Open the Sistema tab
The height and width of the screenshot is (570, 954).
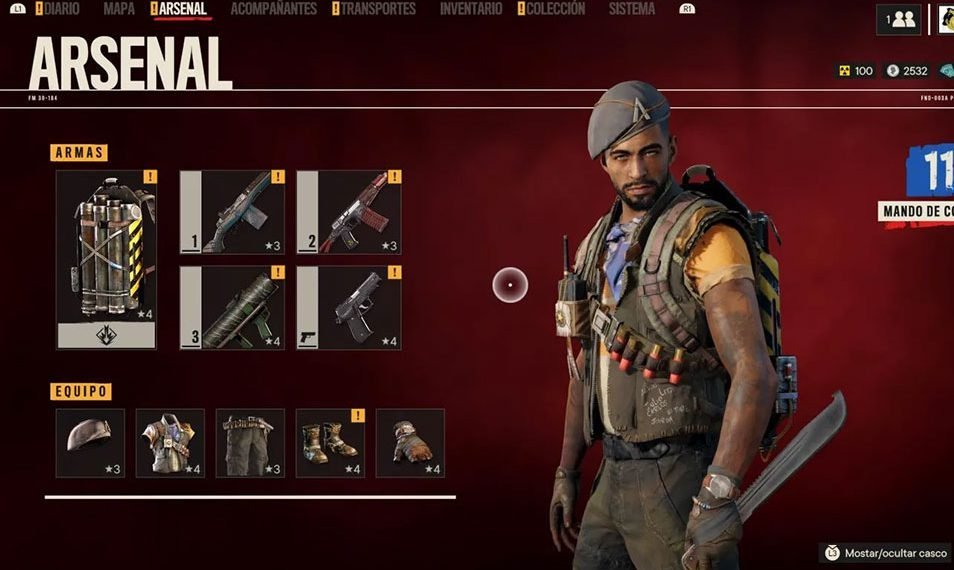click(x=632, y=9)
